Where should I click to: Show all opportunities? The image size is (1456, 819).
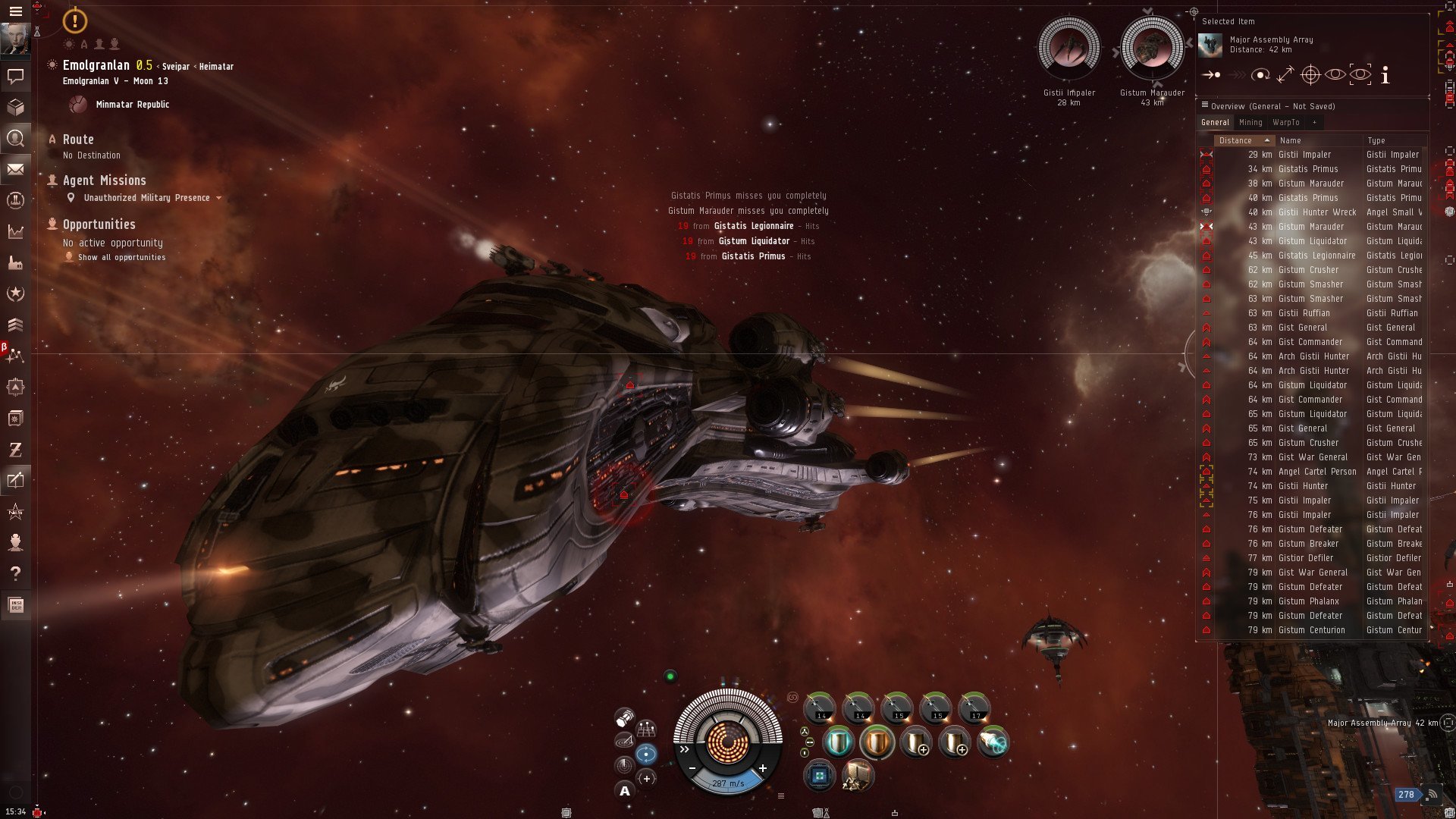tap(121, 257)
